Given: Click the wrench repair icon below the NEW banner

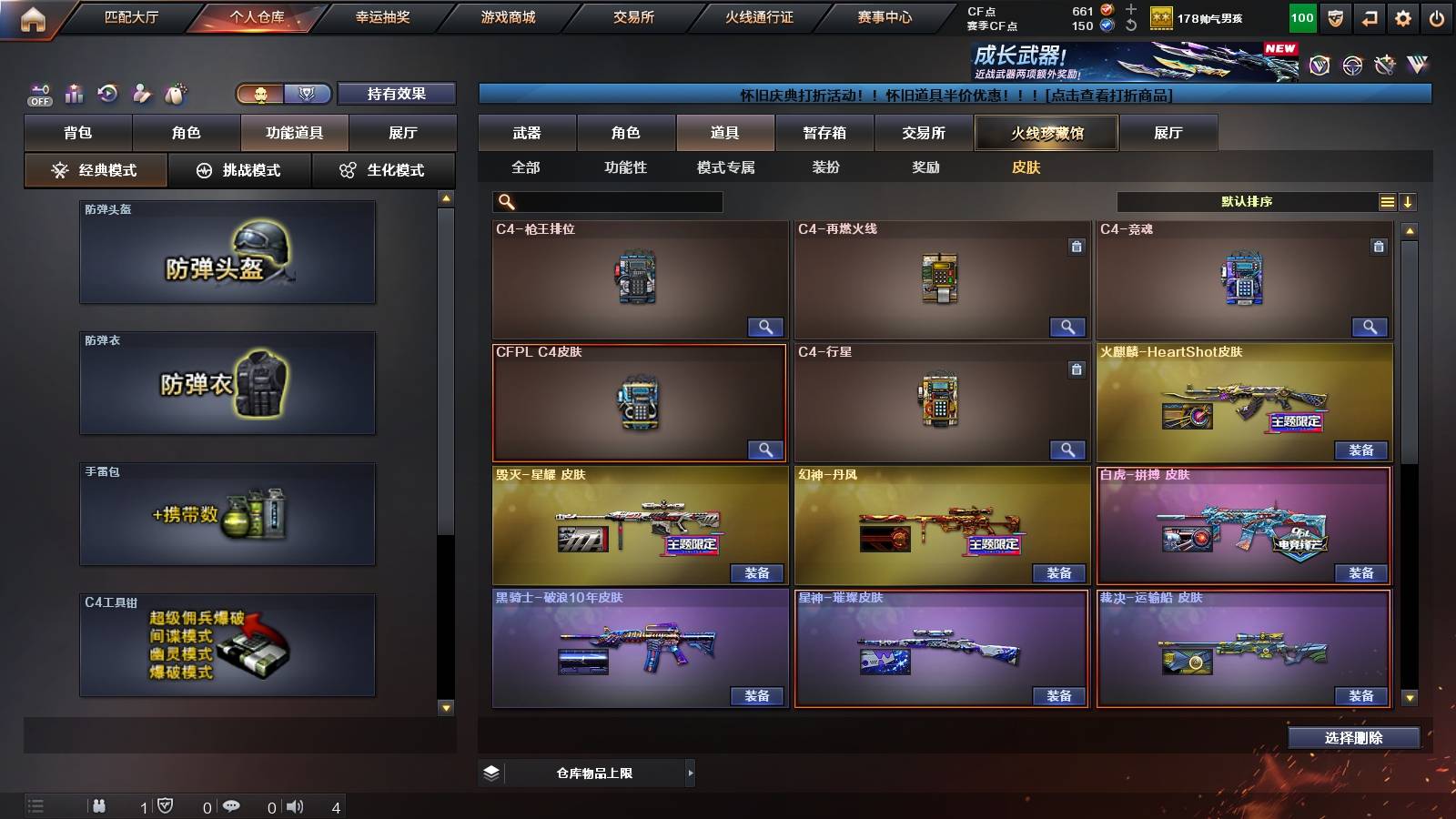Looking at the screenshot, I should tap(1384, 66).
